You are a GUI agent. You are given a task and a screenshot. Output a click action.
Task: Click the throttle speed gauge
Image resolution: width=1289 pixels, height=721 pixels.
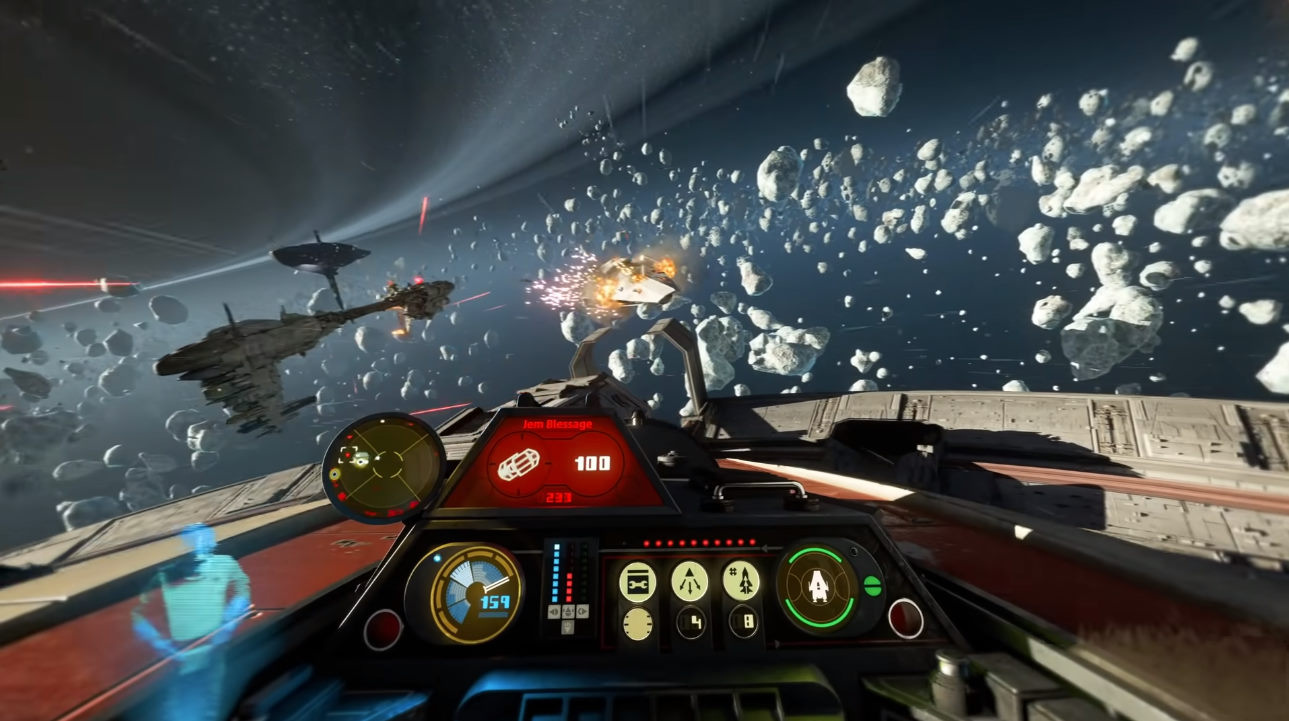point(474,593)
